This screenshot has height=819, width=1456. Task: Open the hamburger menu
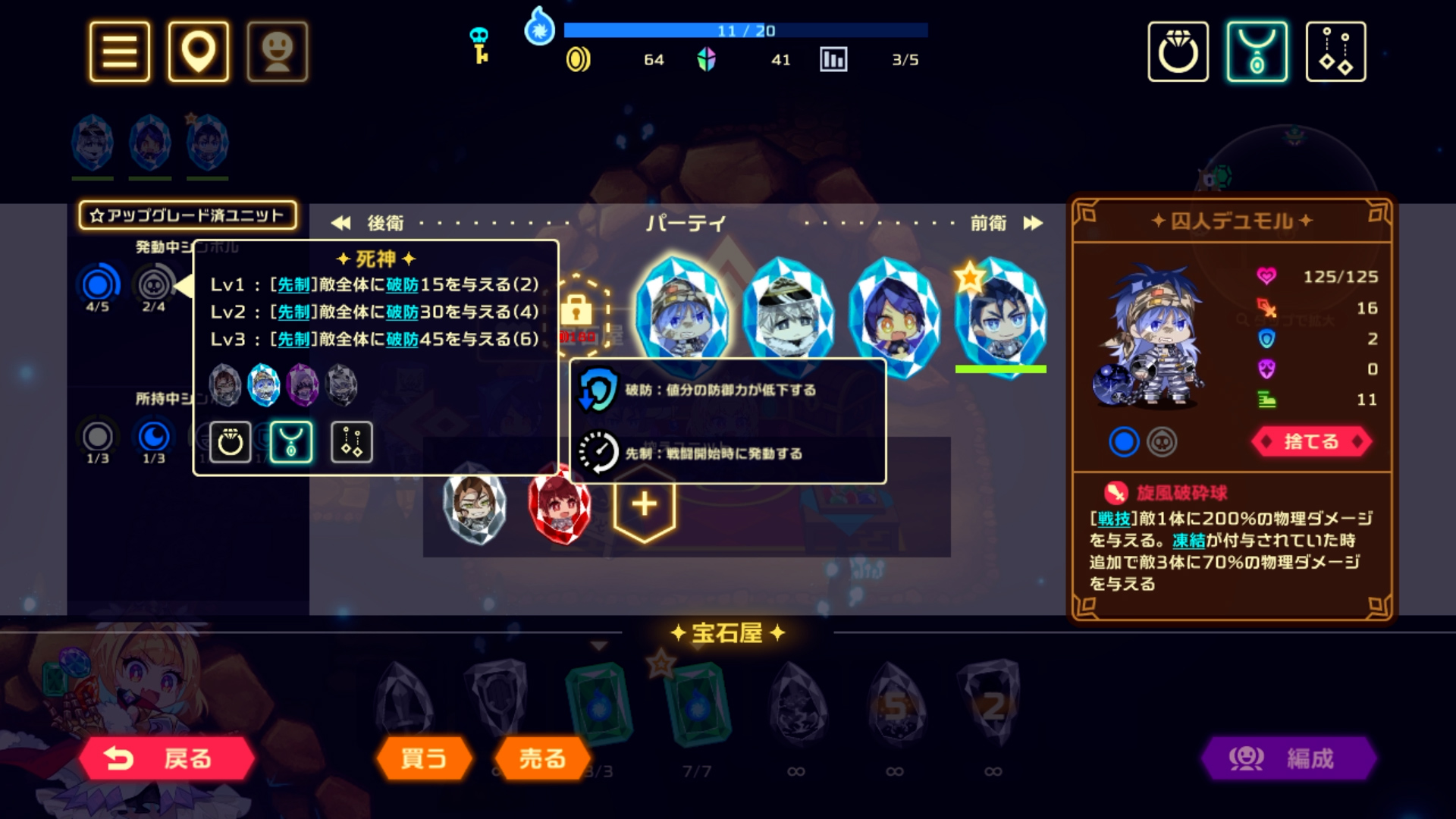click(x=120, y=52)
